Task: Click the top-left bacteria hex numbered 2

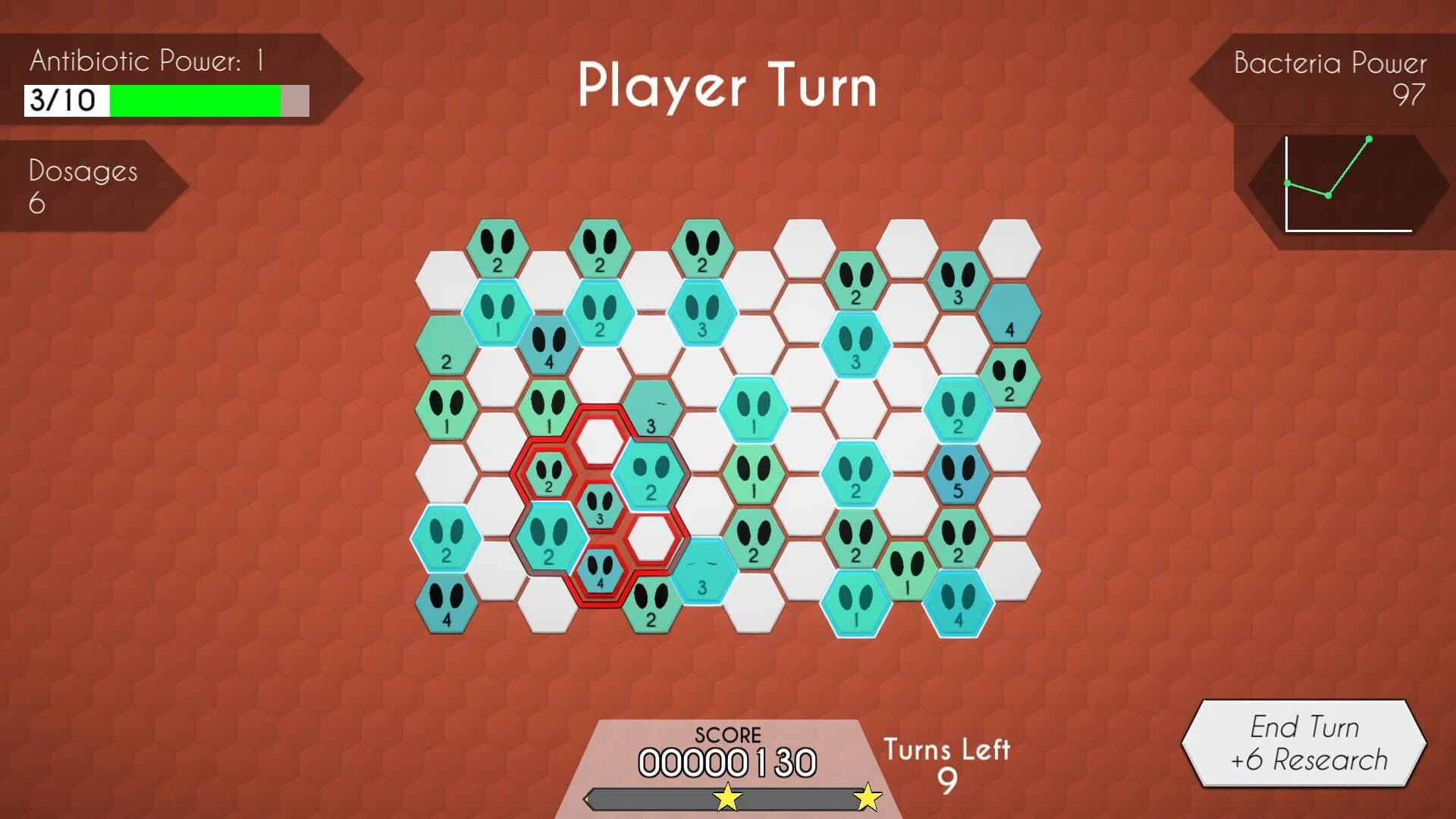Action: coord(499,246)
